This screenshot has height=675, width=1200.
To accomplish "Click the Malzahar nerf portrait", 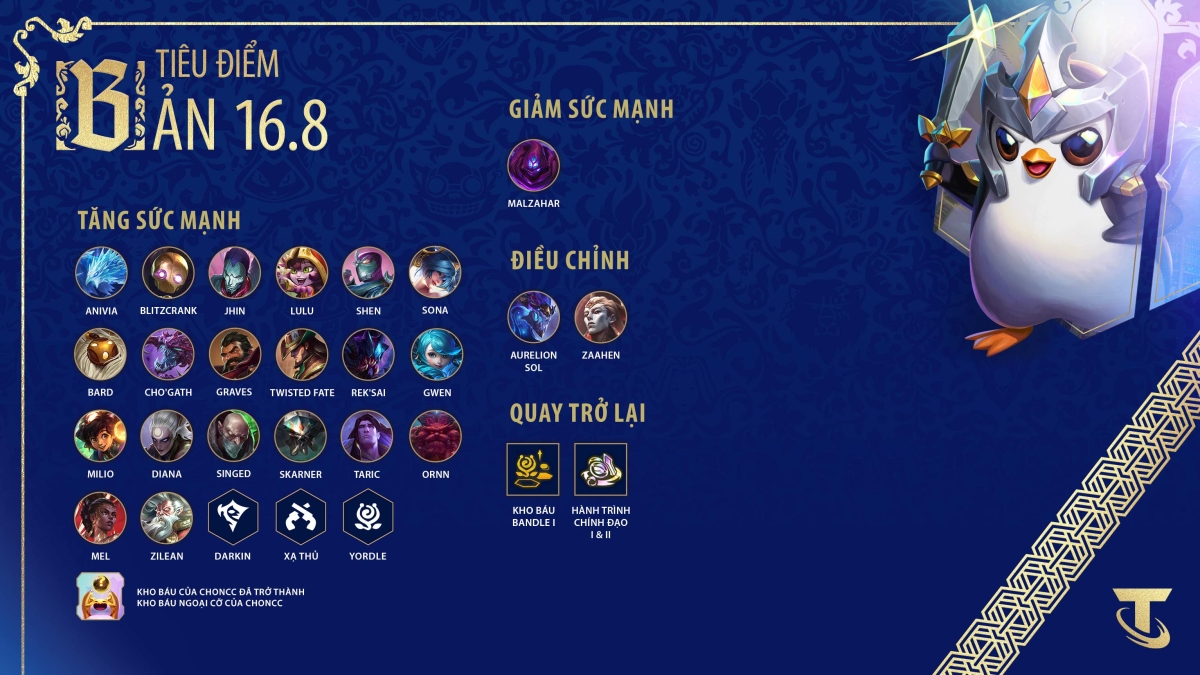I will point(533,165).
